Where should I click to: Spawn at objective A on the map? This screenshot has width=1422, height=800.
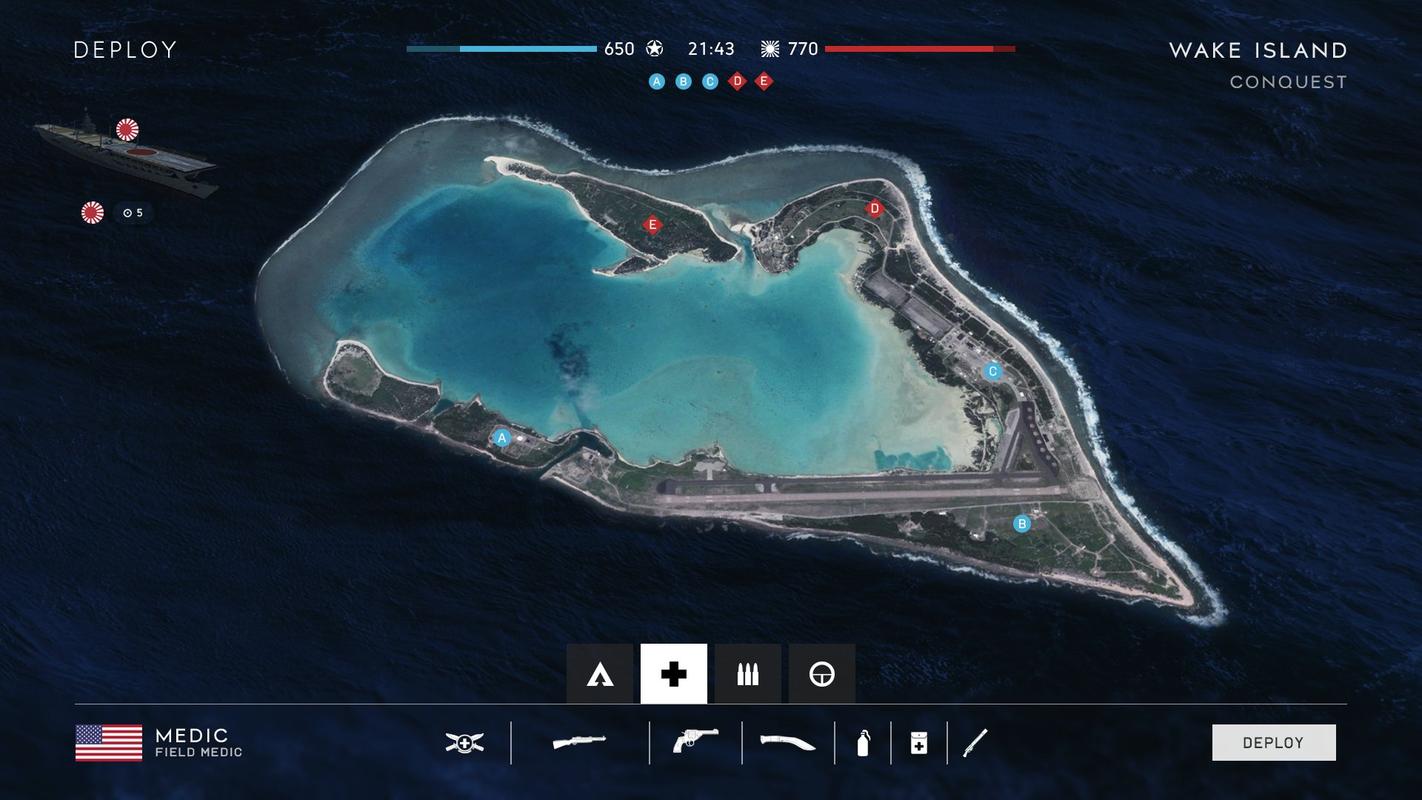point(502,438)
